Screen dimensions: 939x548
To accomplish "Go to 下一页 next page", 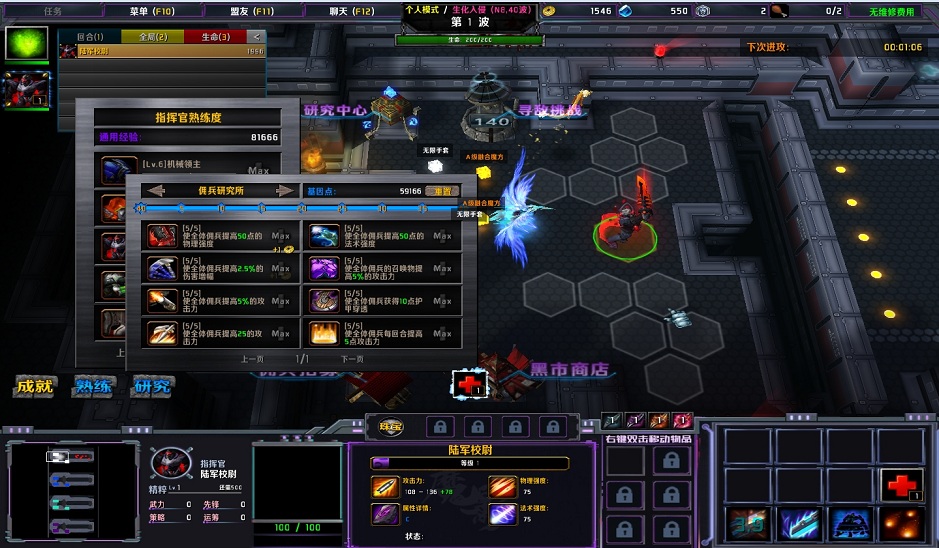I will pyautogui.click(x=352, y=358).
